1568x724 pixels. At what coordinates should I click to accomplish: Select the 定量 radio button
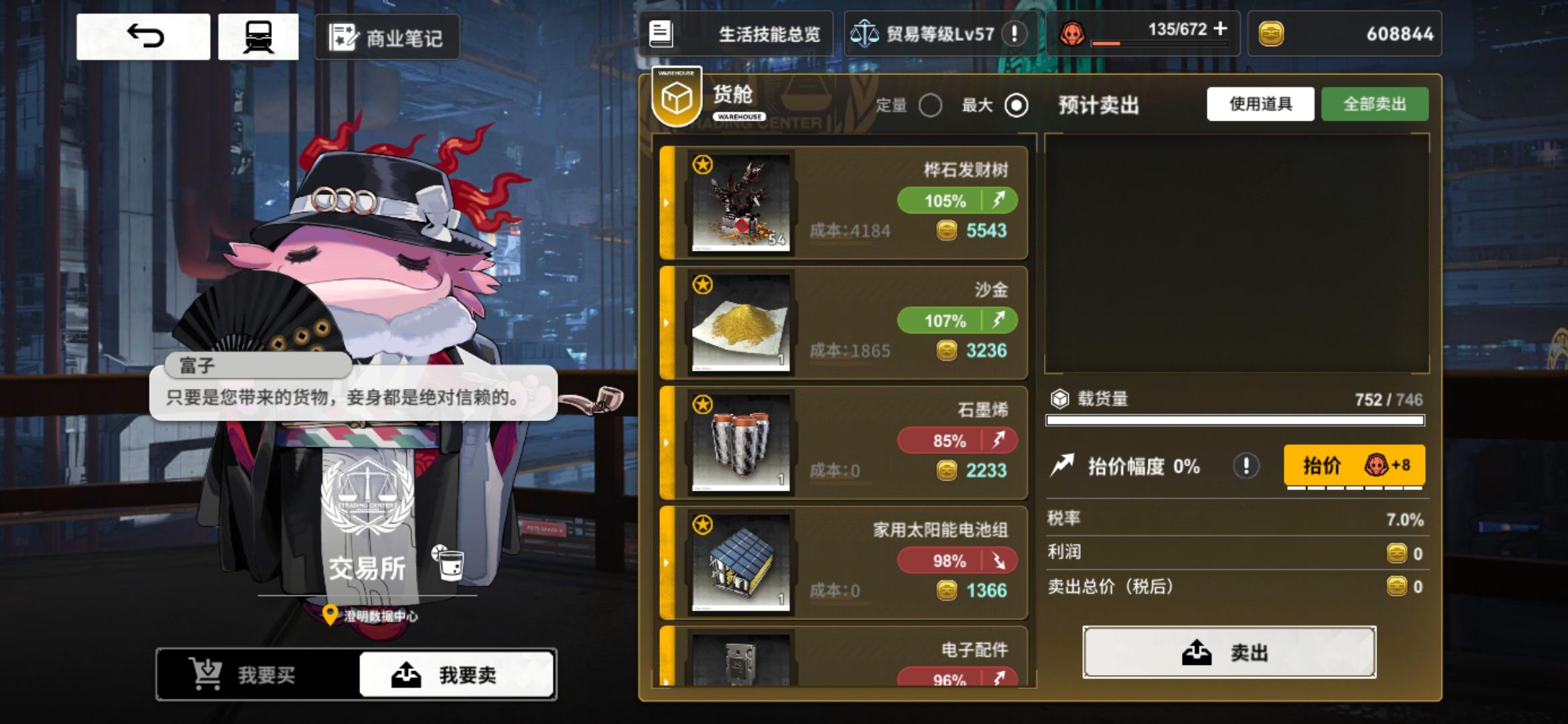931,106
